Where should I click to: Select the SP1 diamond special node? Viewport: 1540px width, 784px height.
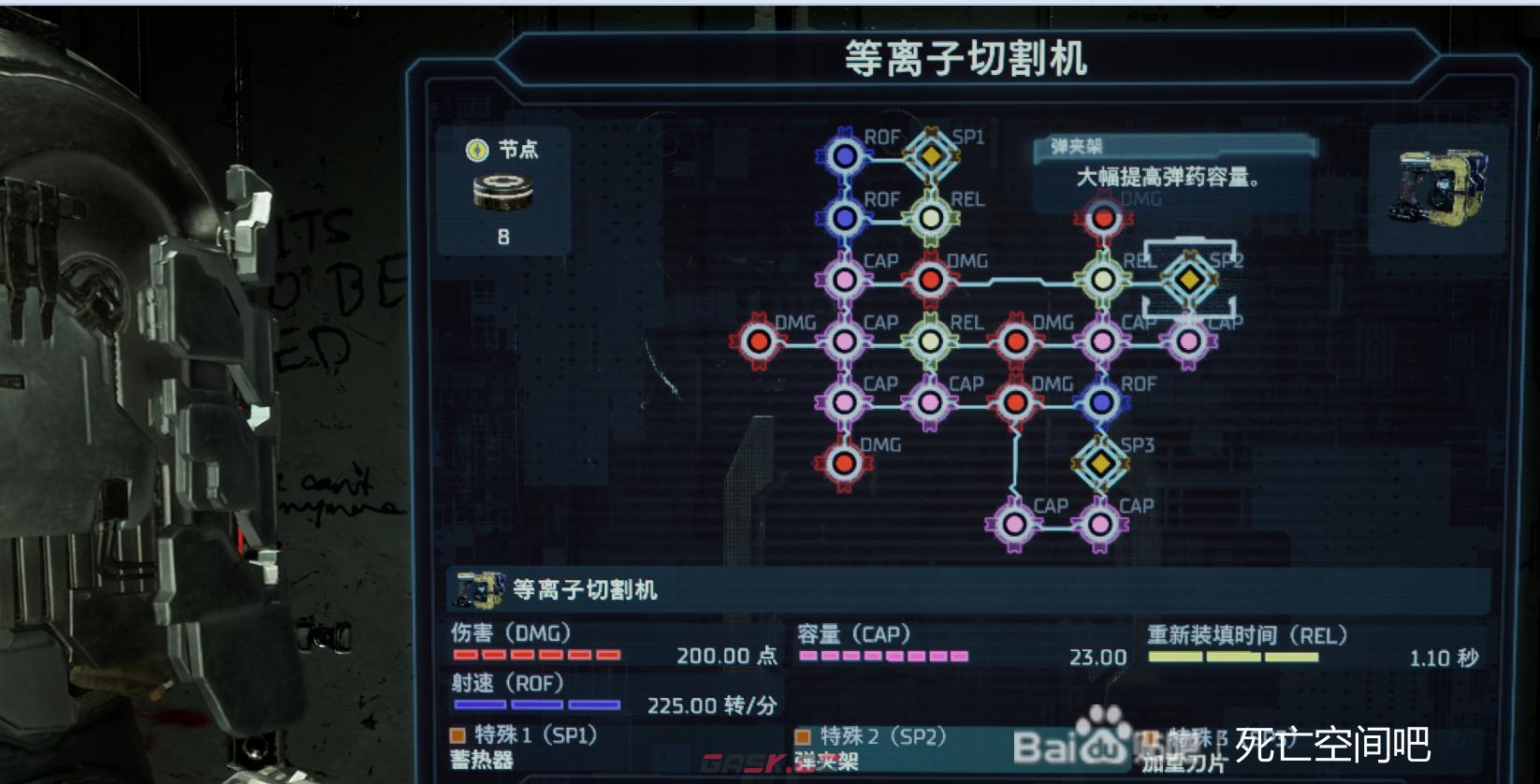(x=929, y=157)
